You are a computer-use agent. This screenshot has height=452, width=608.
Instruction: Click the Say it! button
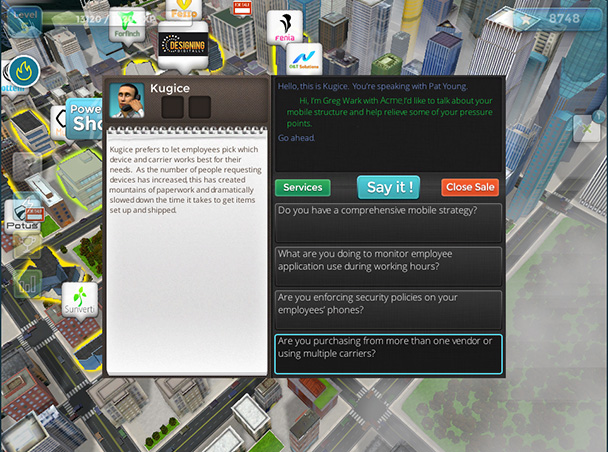(x=388, y=187)
